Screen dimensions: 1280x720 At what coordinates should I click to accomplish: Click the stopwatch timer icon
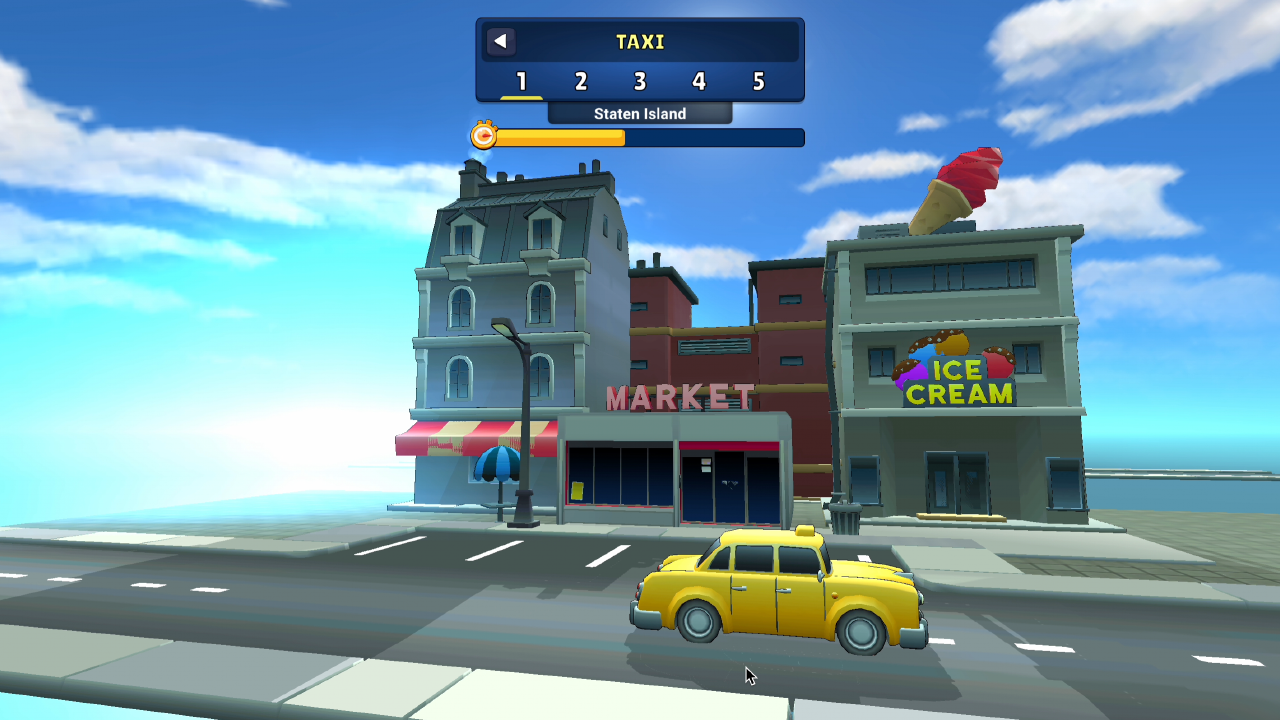pos(483,135)
